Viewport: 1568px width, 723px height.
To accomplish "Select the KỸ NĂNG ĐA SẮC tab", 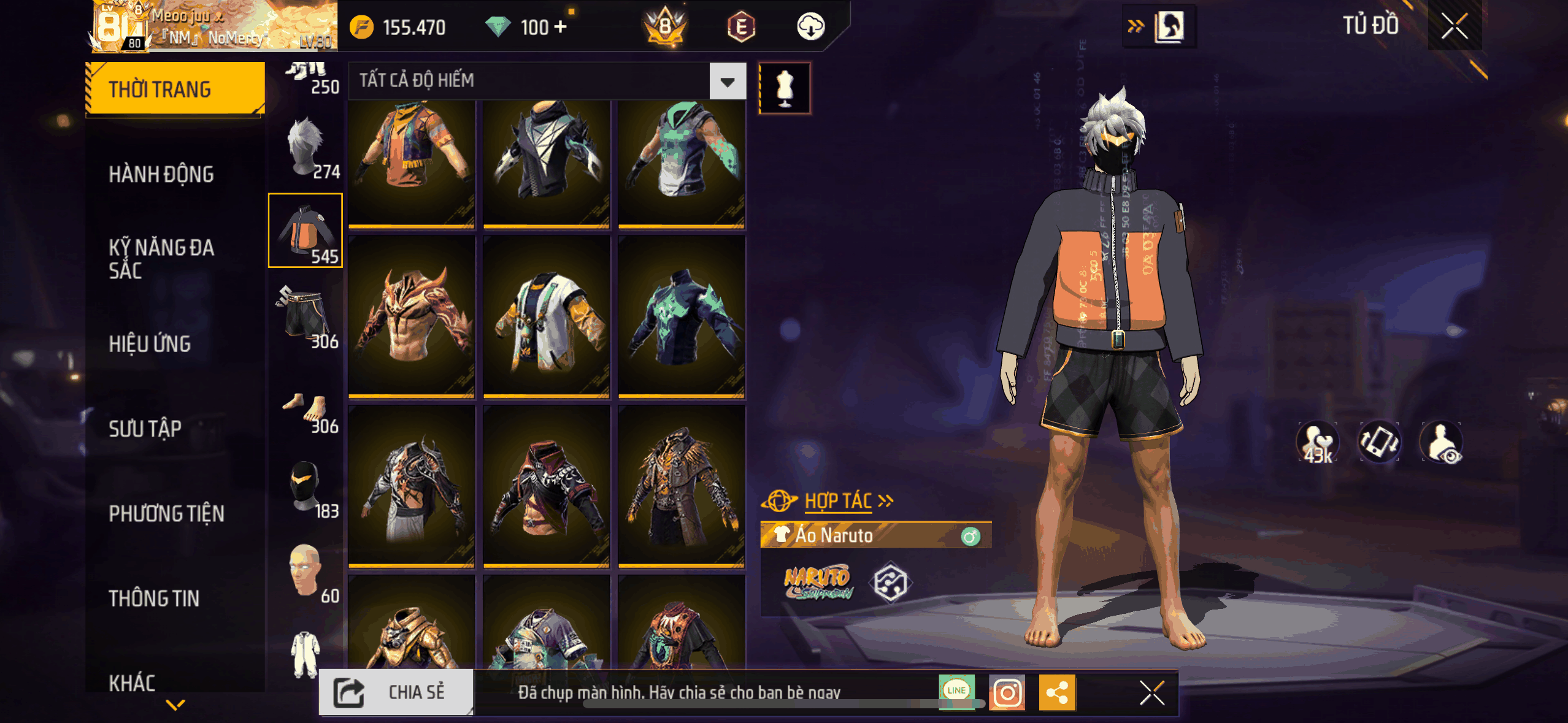I will tap(161, 259).
